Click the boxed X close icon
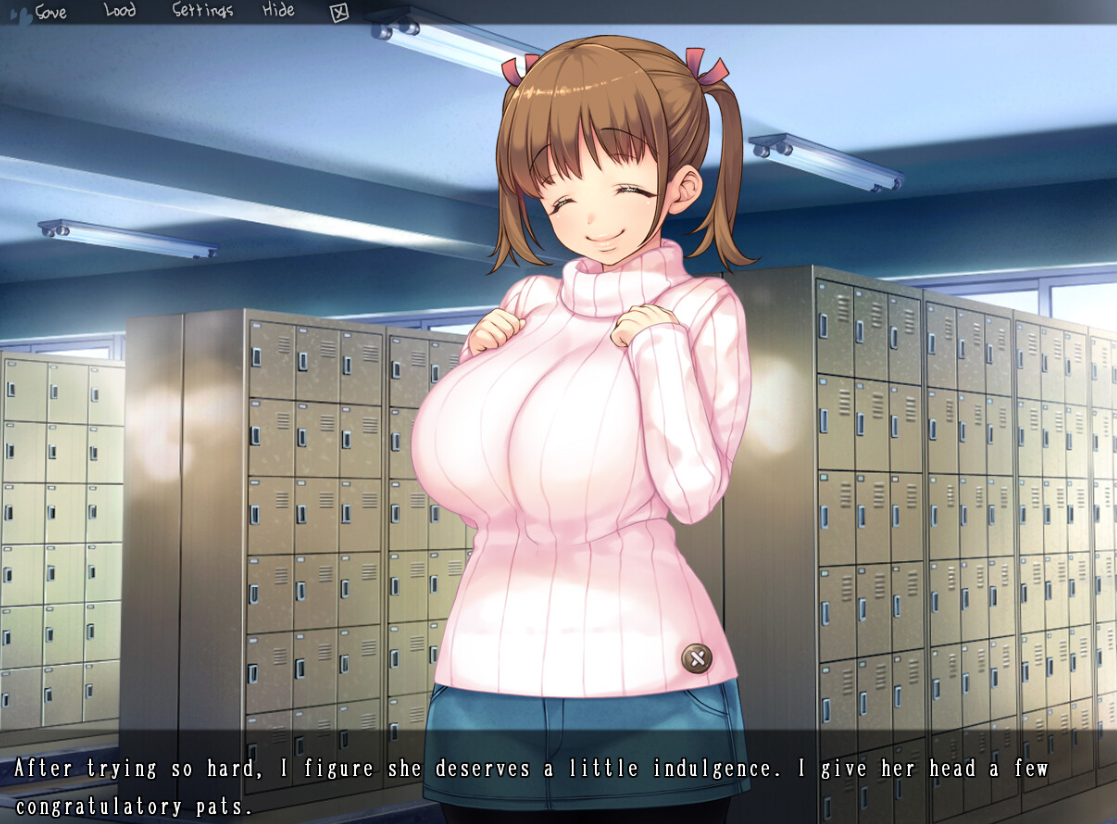This screenshot has width=1117, height=824. (339, 13)
